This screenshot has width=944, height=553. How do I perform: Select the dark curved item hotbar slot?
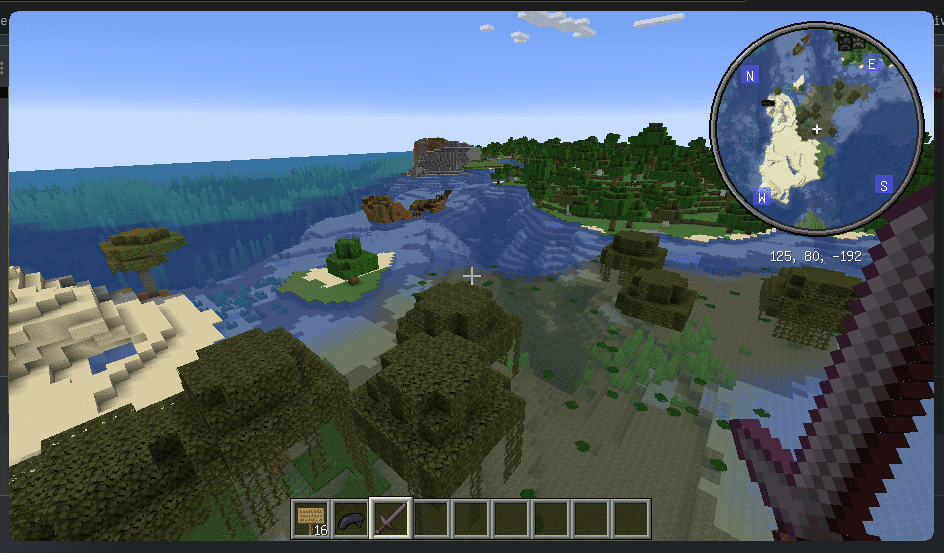coord(350,519)
